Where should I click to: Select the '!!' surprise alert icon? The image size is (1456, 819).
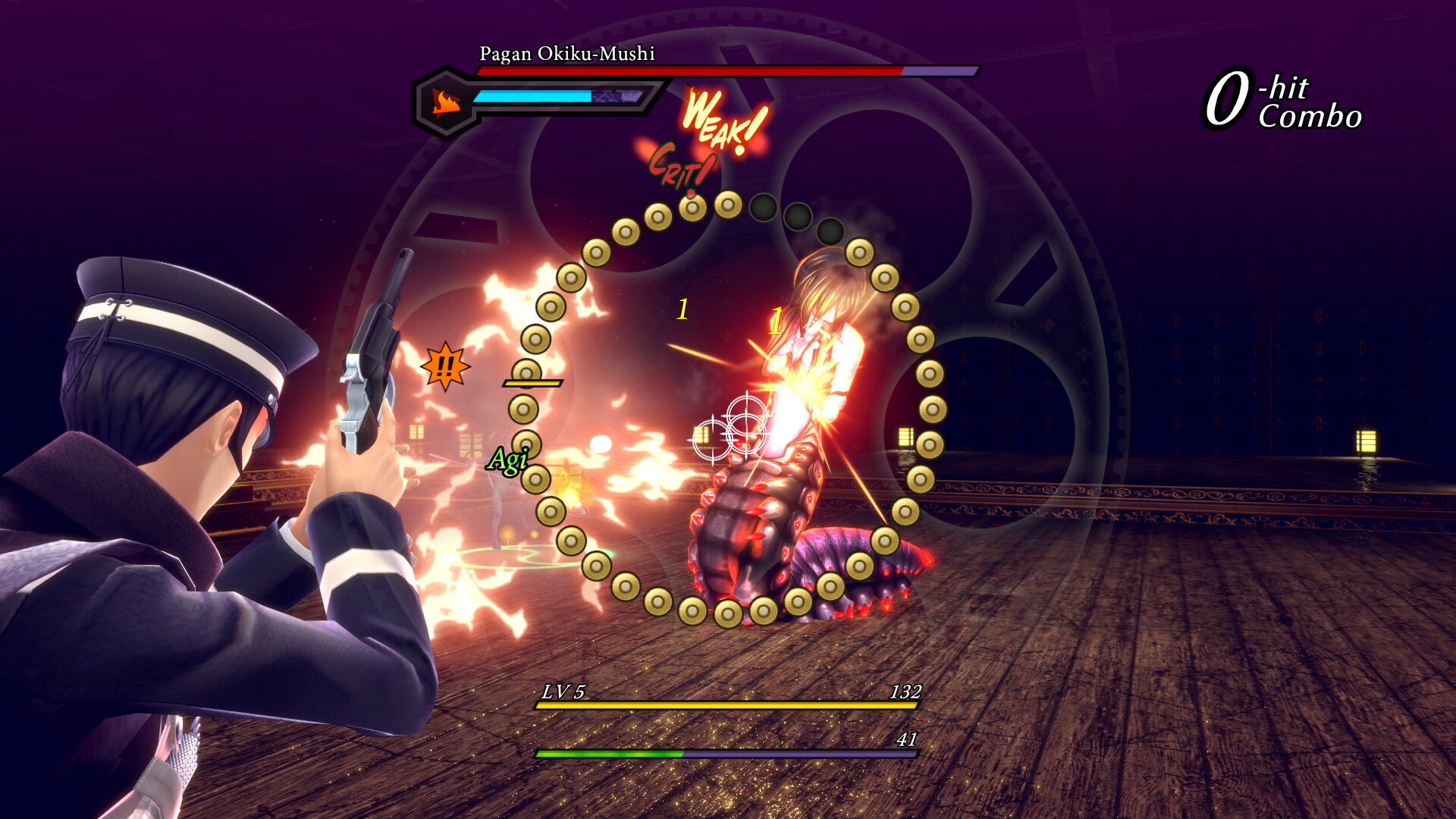pos(446,368)
